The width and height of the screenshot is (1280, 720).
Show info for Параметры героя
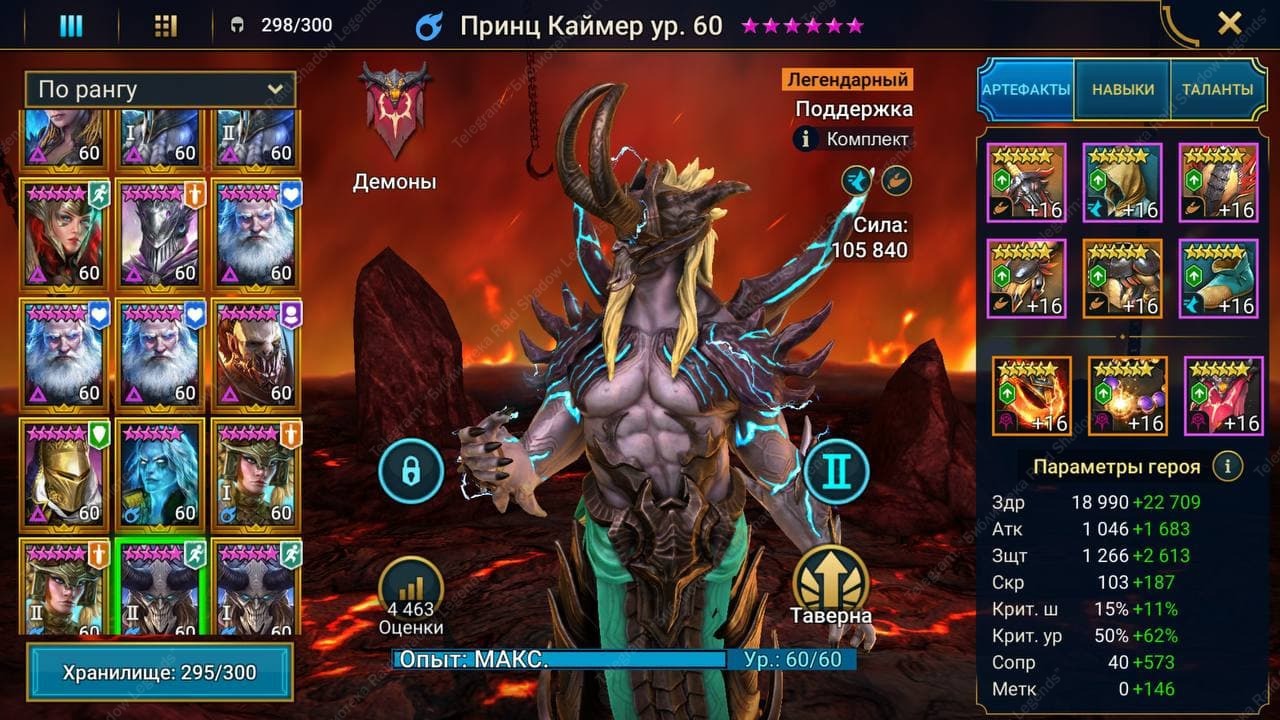pos(1227,466)
